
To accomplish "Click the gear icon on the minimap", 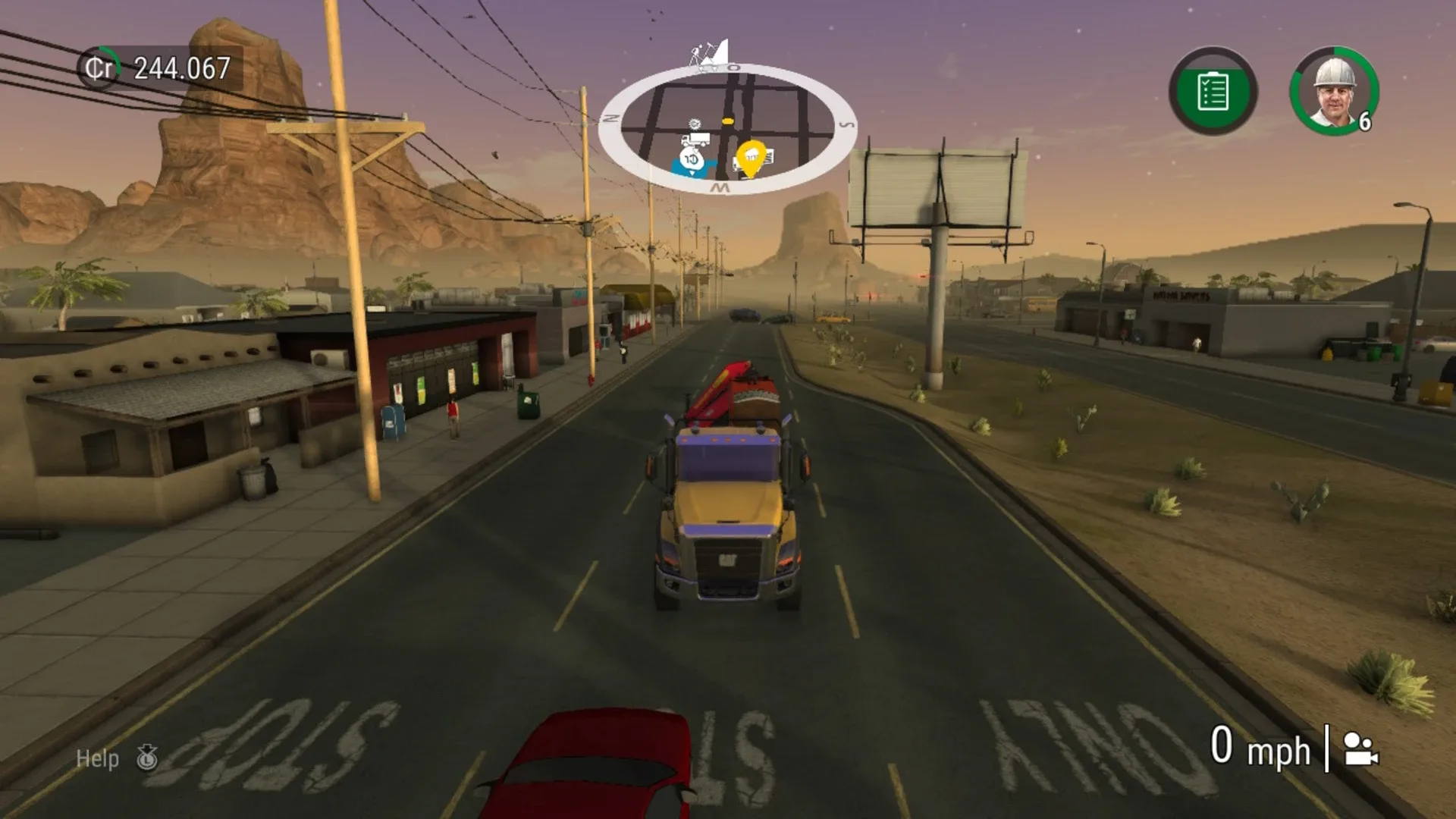I will coord(695,123).
